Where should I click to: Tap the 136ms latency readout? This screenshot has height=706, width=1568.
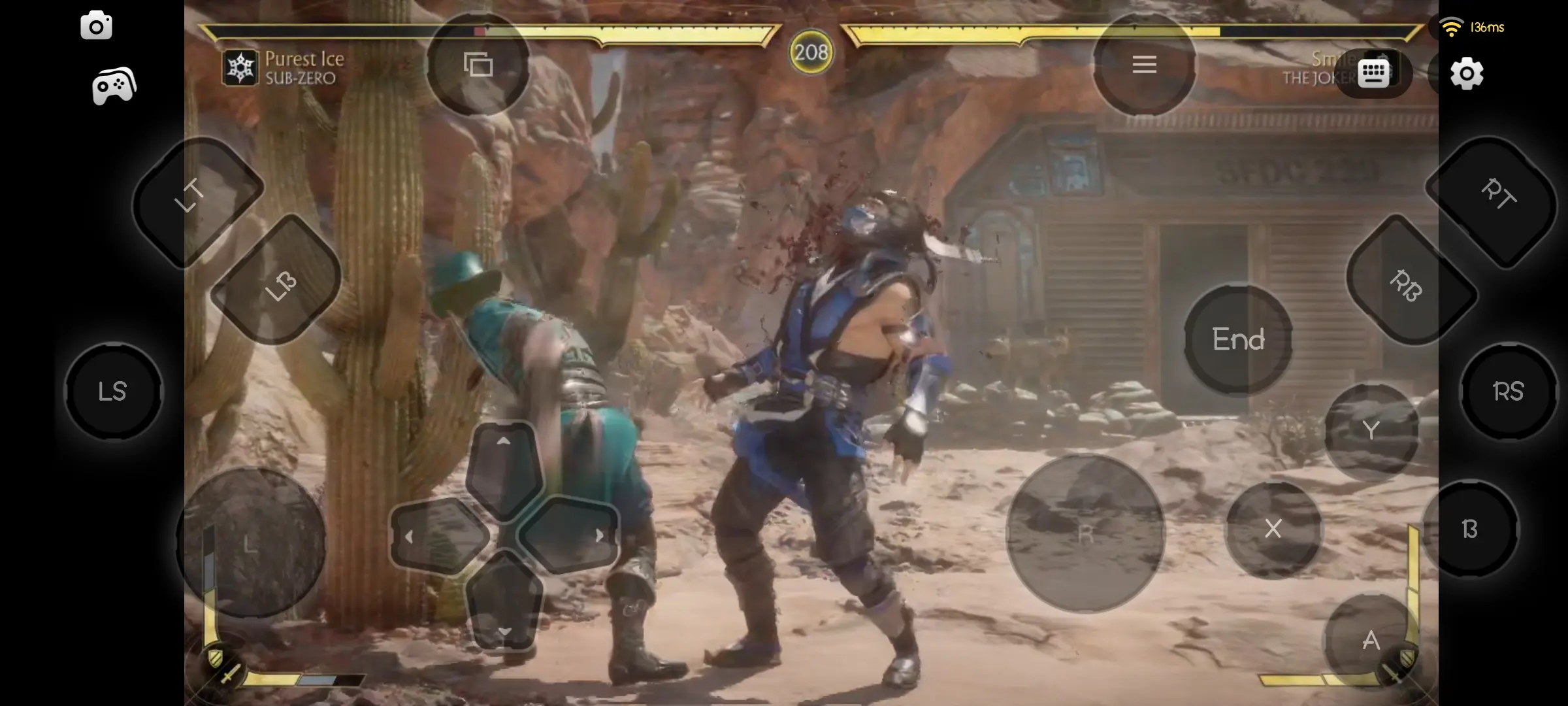[x=1486, y=27]
